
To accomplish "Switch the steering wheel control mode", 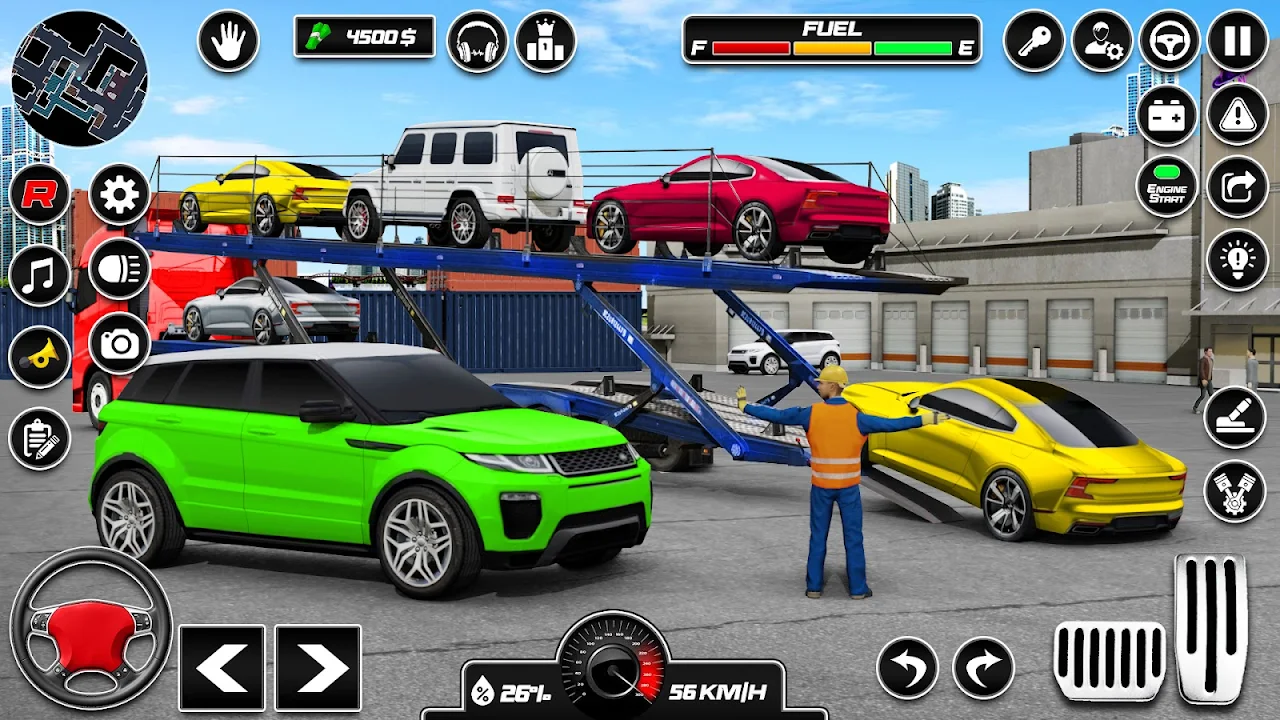I will pyautogui.click(x=1169, y=41).
